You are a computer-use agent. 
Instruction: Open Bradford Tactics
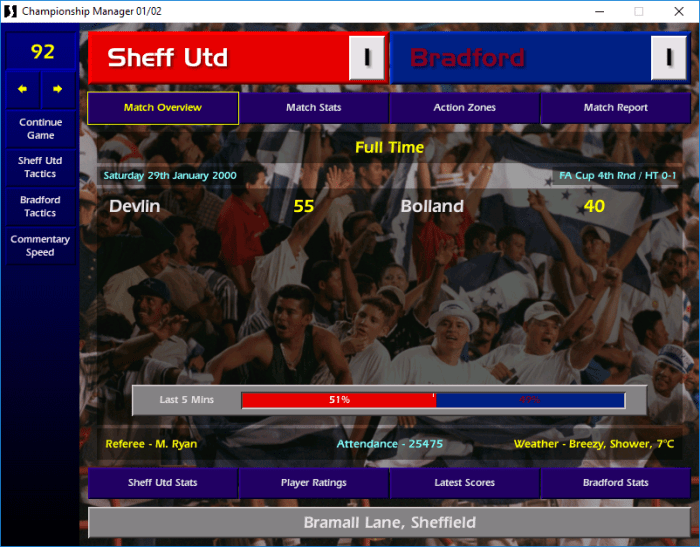[x=40, y=206]
